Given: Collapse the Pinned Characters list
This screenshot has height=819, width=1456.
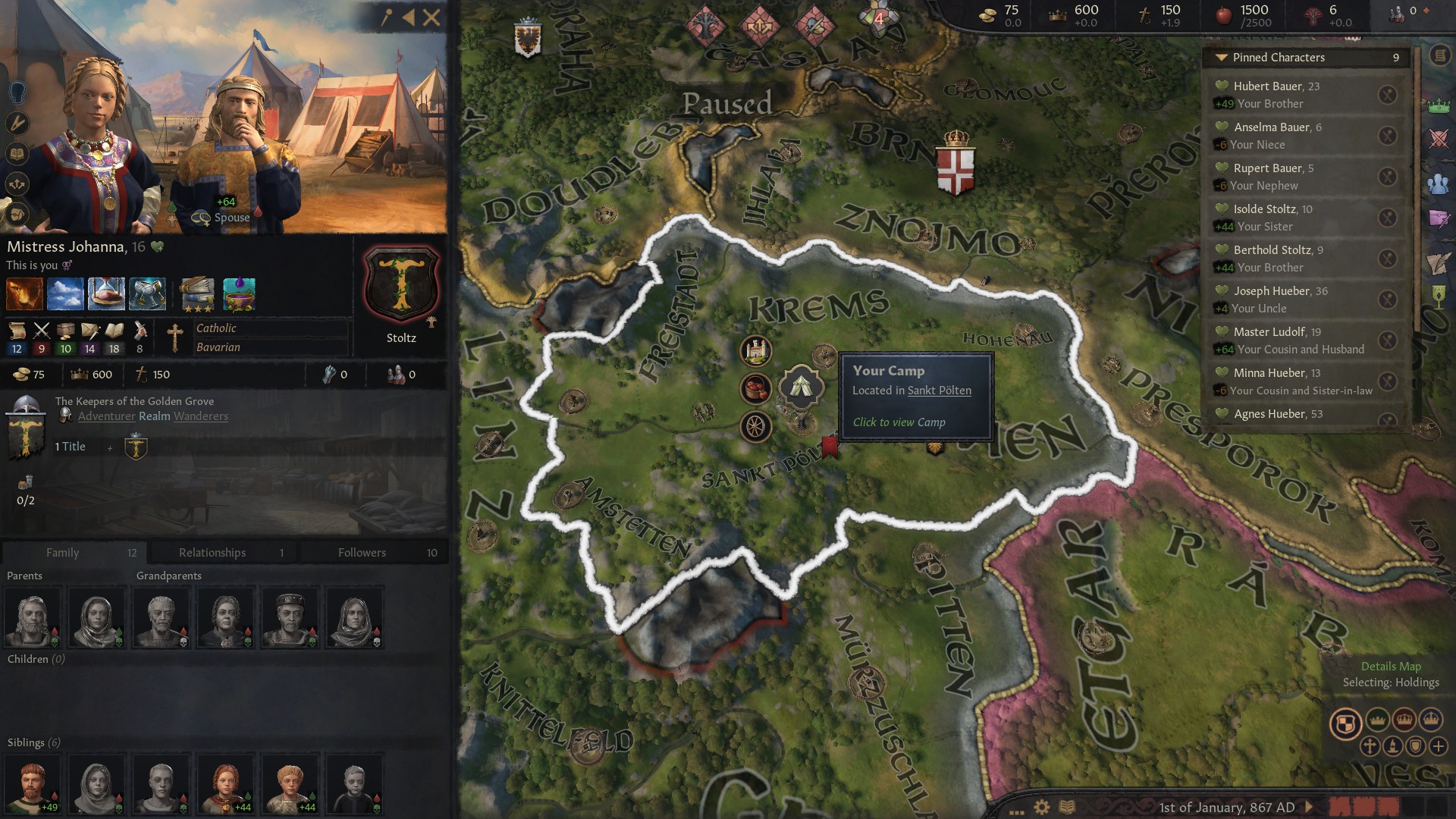Looking at the screenshot, I should 1221,58.
